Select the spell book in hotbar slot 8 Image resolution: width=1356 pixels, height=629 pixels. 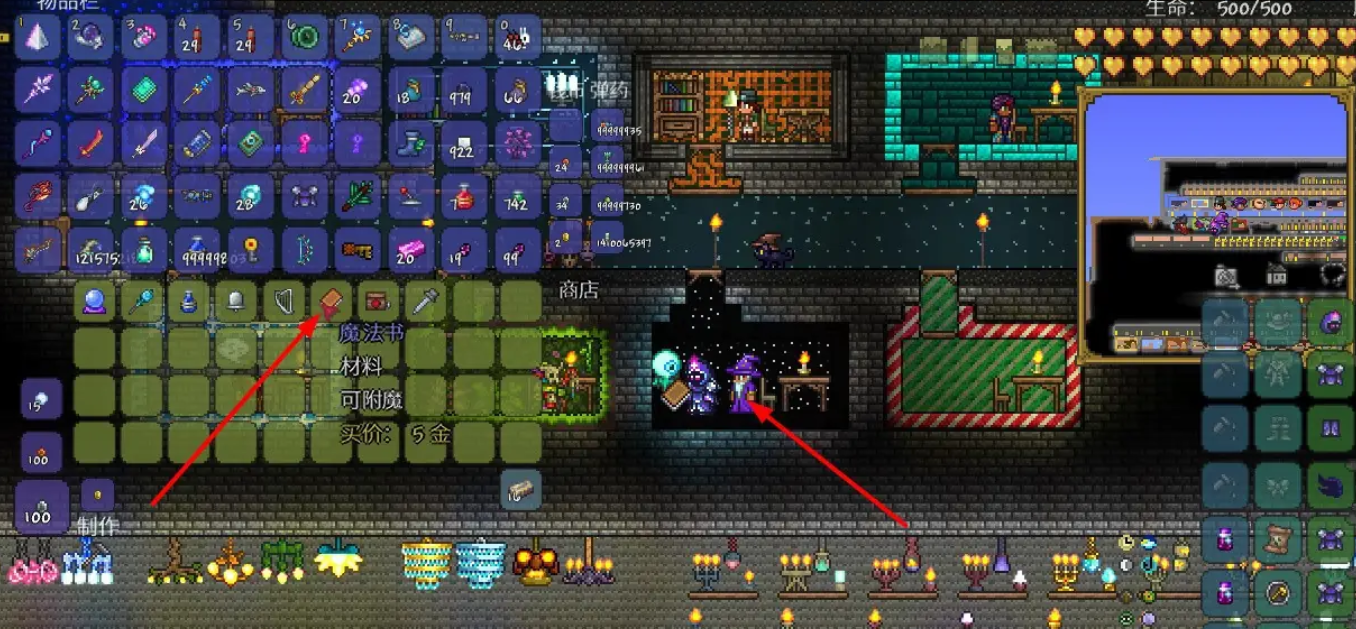point(408,38)
